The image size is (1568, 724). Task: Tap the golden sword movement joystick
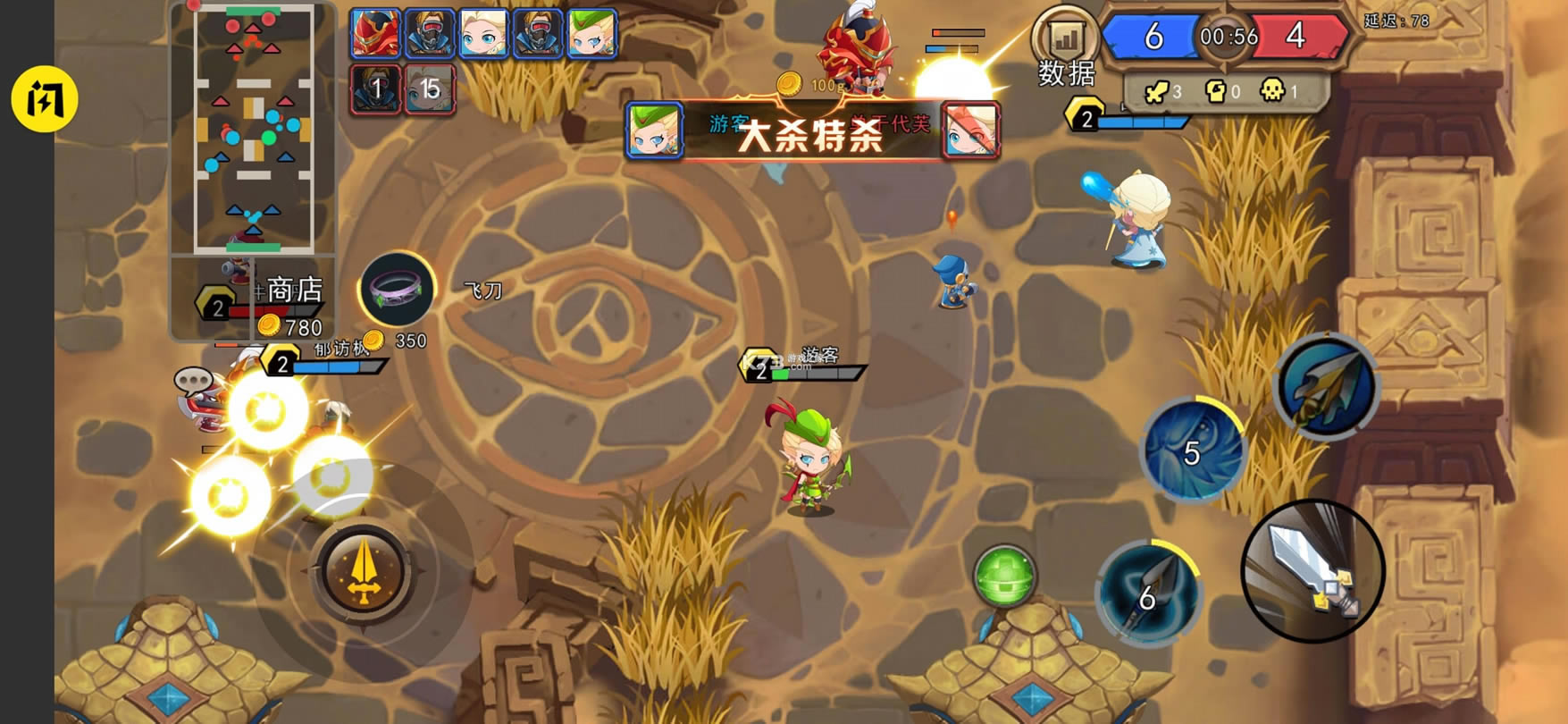click(363, 573)
